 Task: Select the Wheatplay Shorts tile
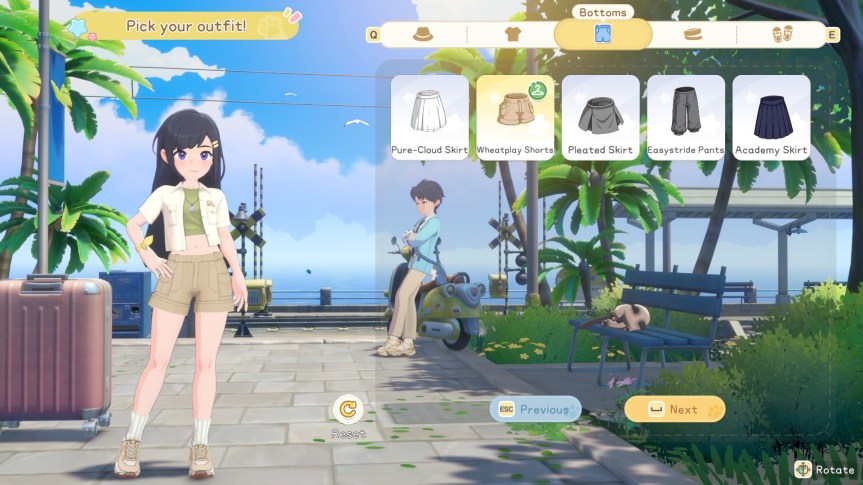(515, 117)
